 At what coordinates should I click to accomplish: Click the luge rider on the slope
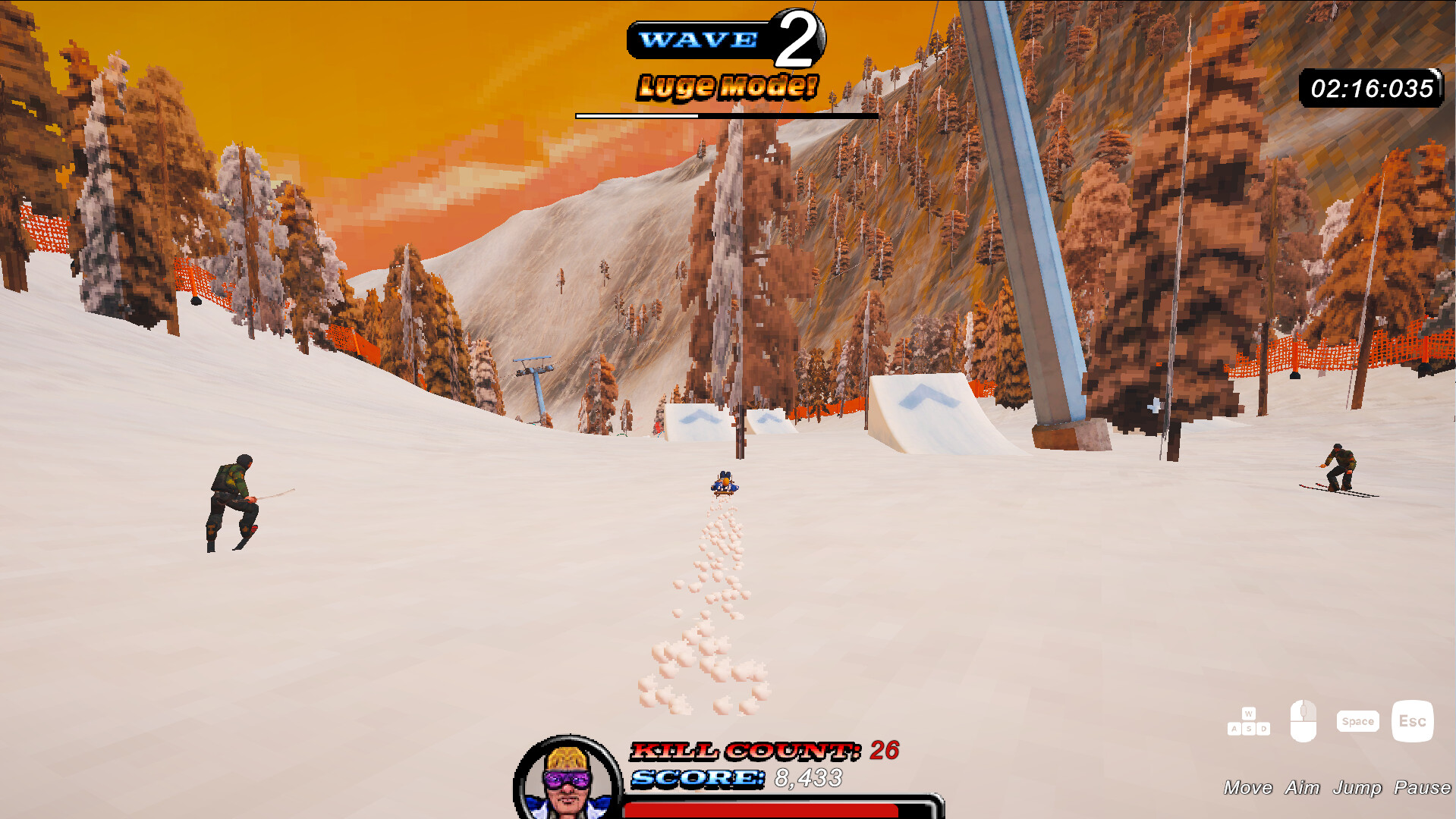[723, 483]
